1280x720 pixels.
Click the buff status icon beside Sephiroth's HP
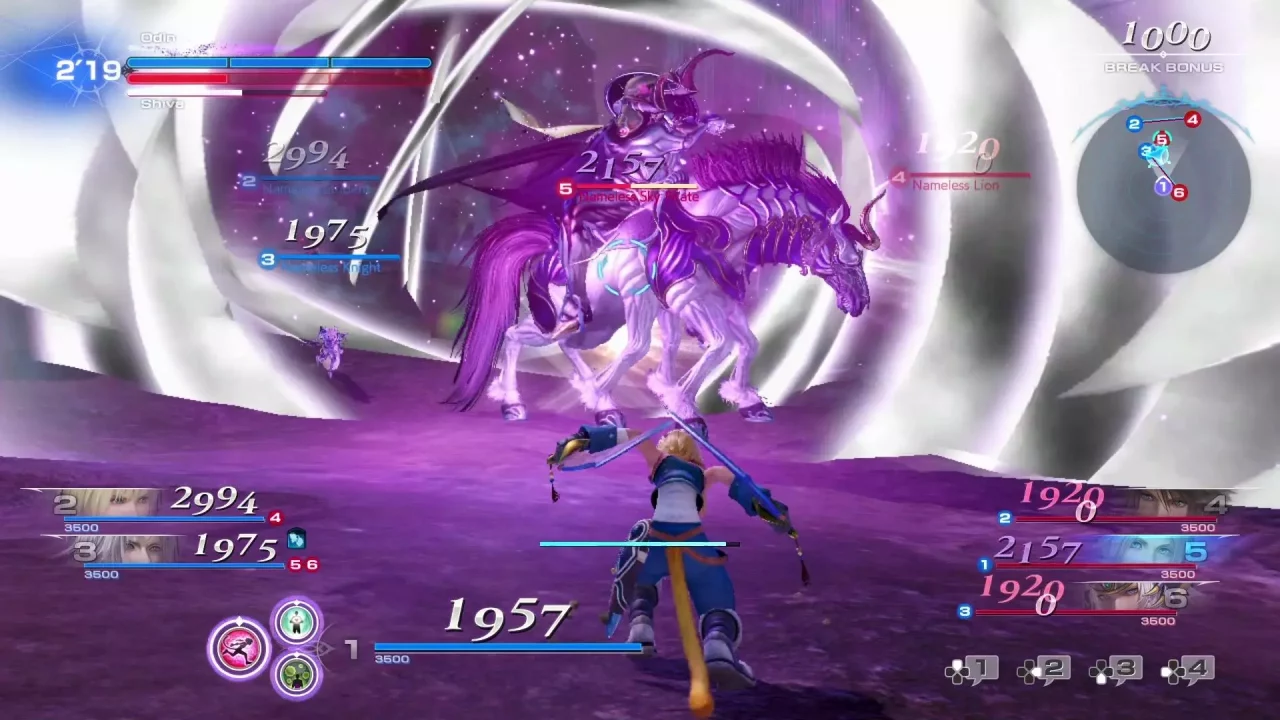297,540
